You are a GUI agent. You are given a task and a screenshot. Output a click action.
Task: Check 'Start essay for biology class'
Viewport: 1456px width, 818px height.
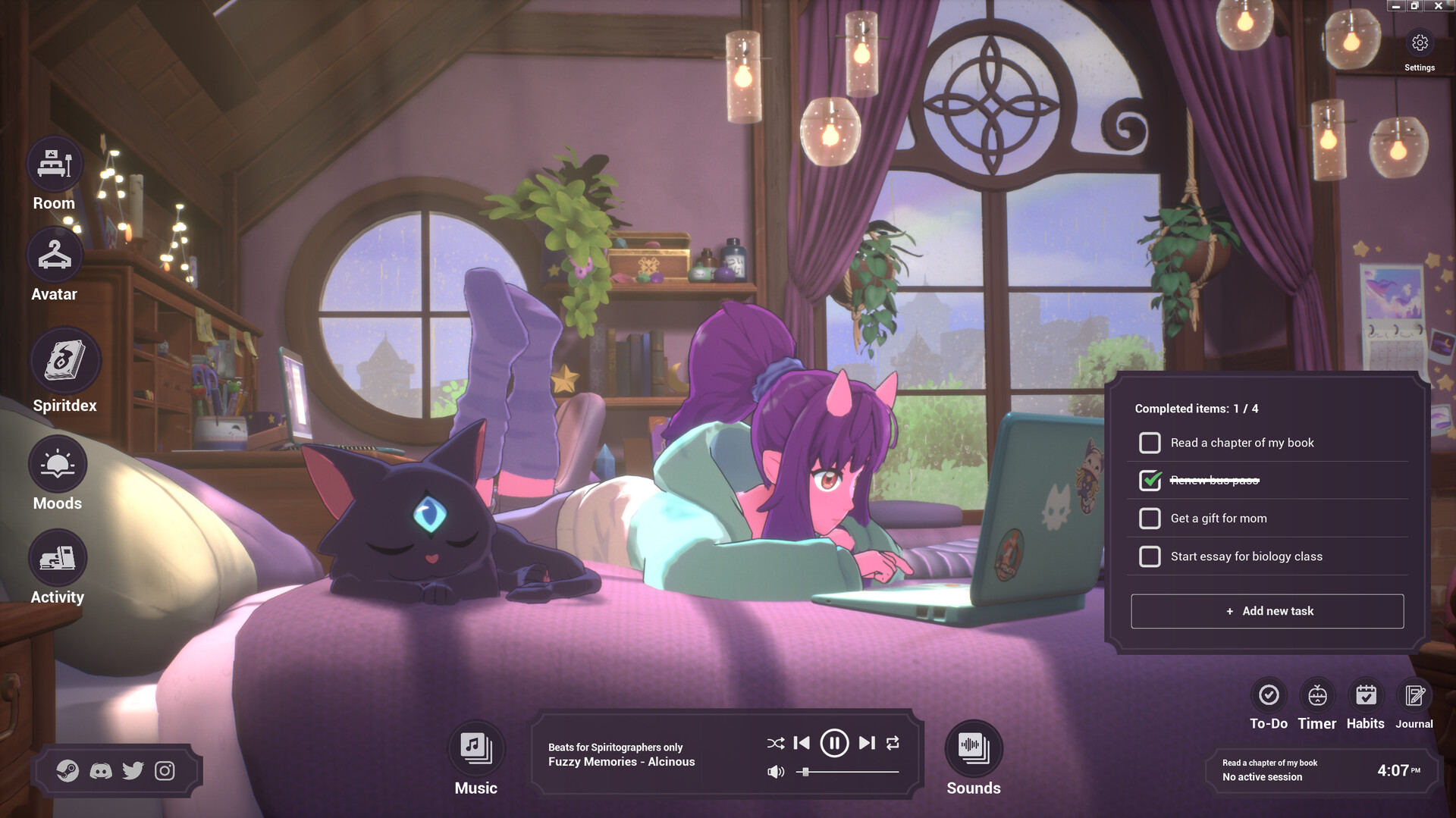click(x=1150, y=556)
